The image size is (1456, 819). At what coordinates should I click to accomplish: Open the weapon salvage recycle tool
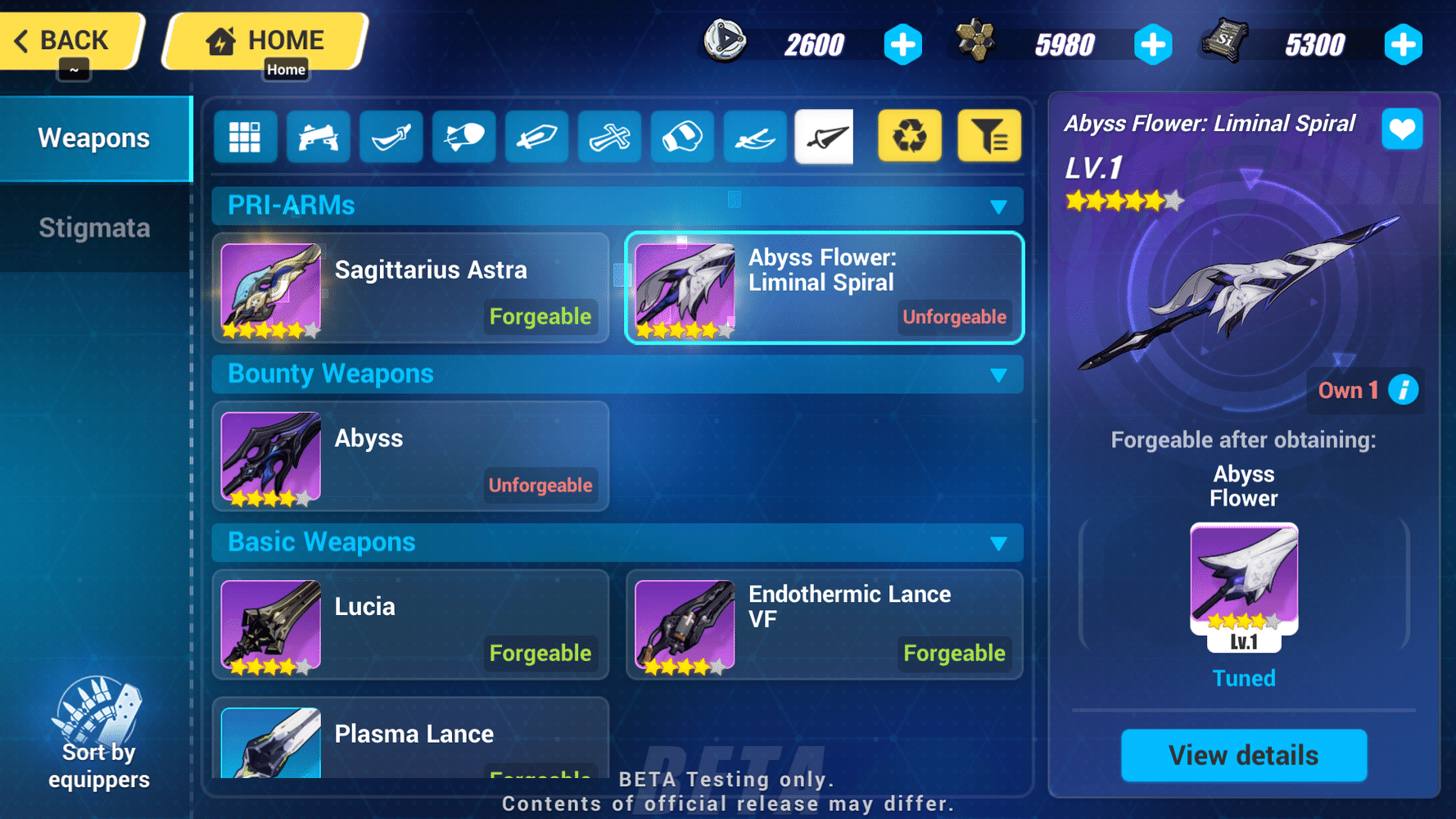pyautogui.click(x=909, y=137)
